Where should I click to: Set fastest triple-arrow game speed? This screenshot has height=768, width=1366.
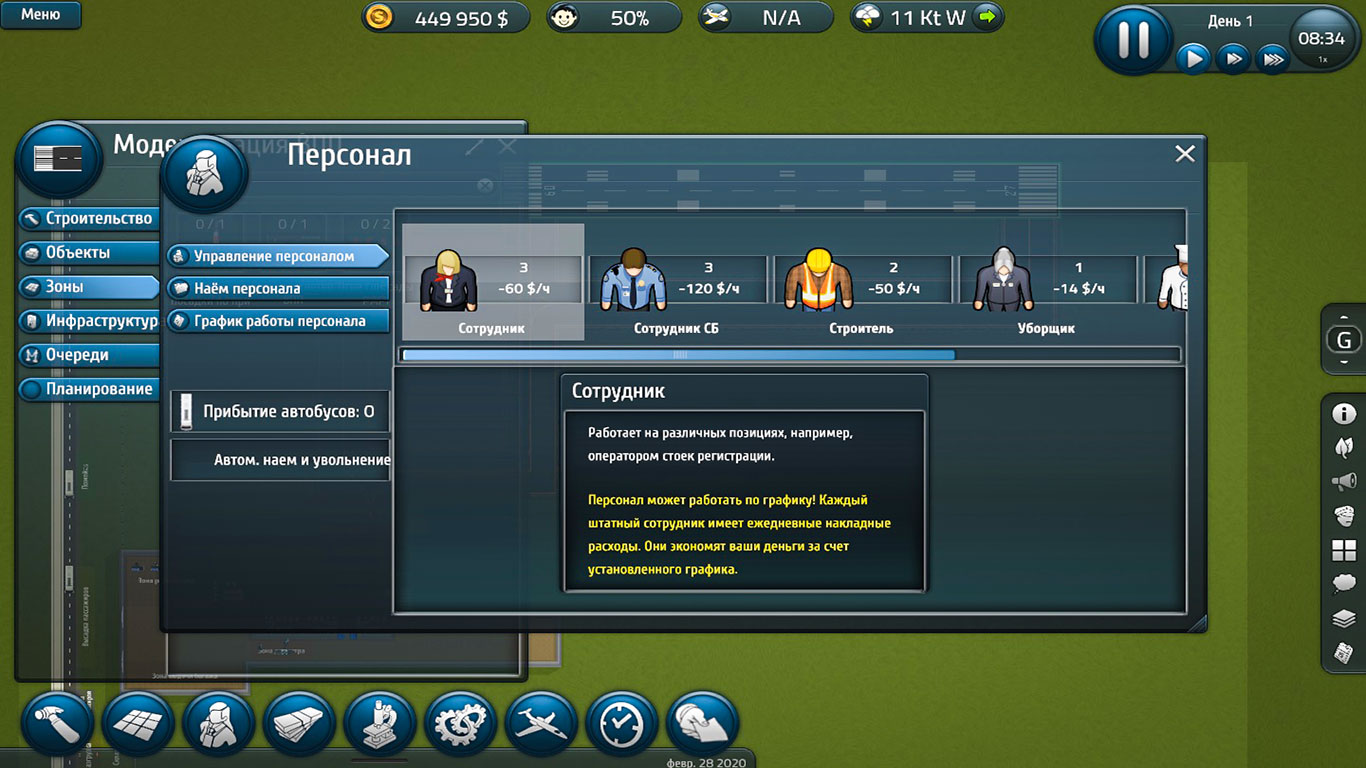(1272, 59)
